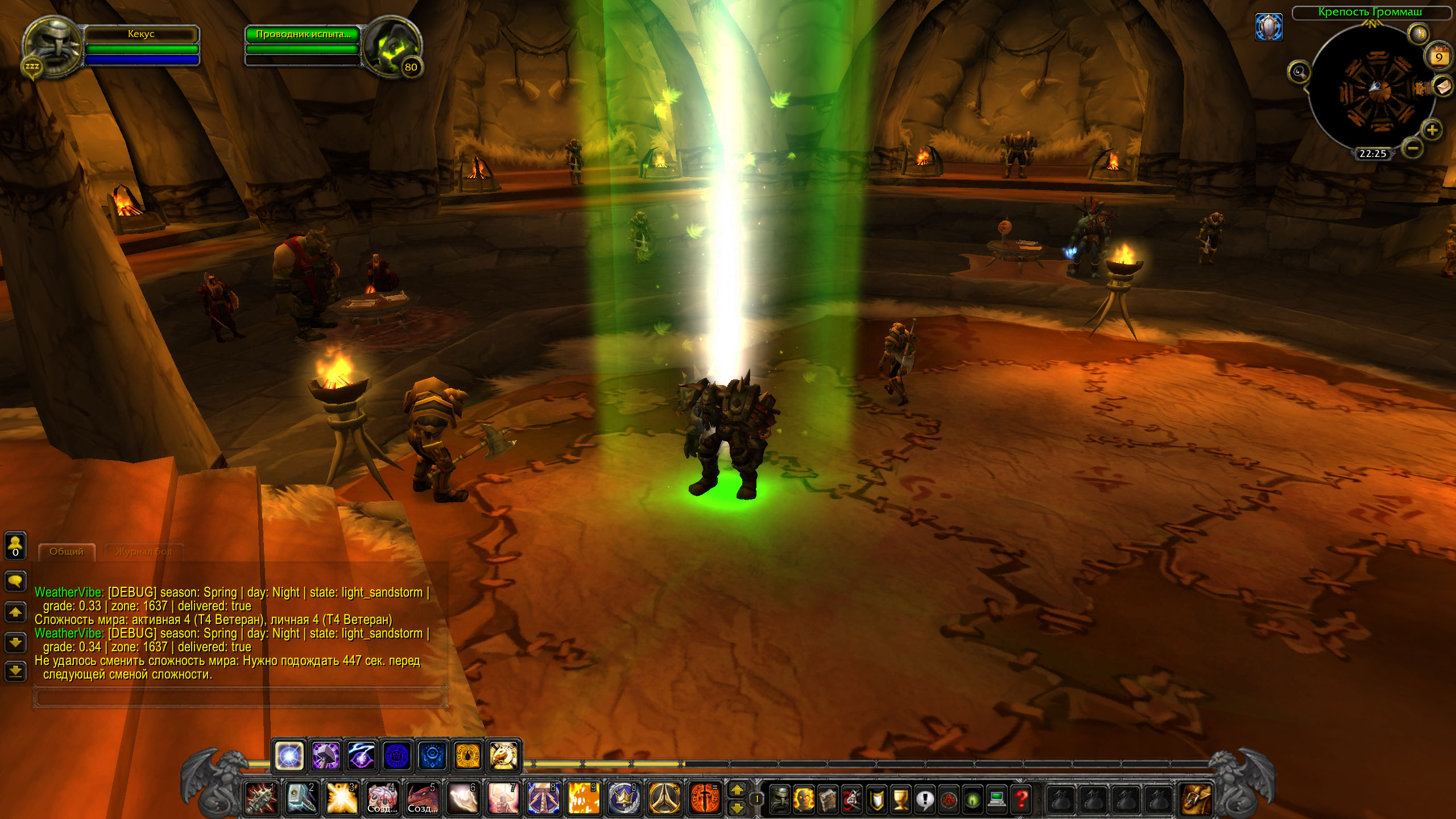Open the golden goblet achievements panel

point(900,799)
